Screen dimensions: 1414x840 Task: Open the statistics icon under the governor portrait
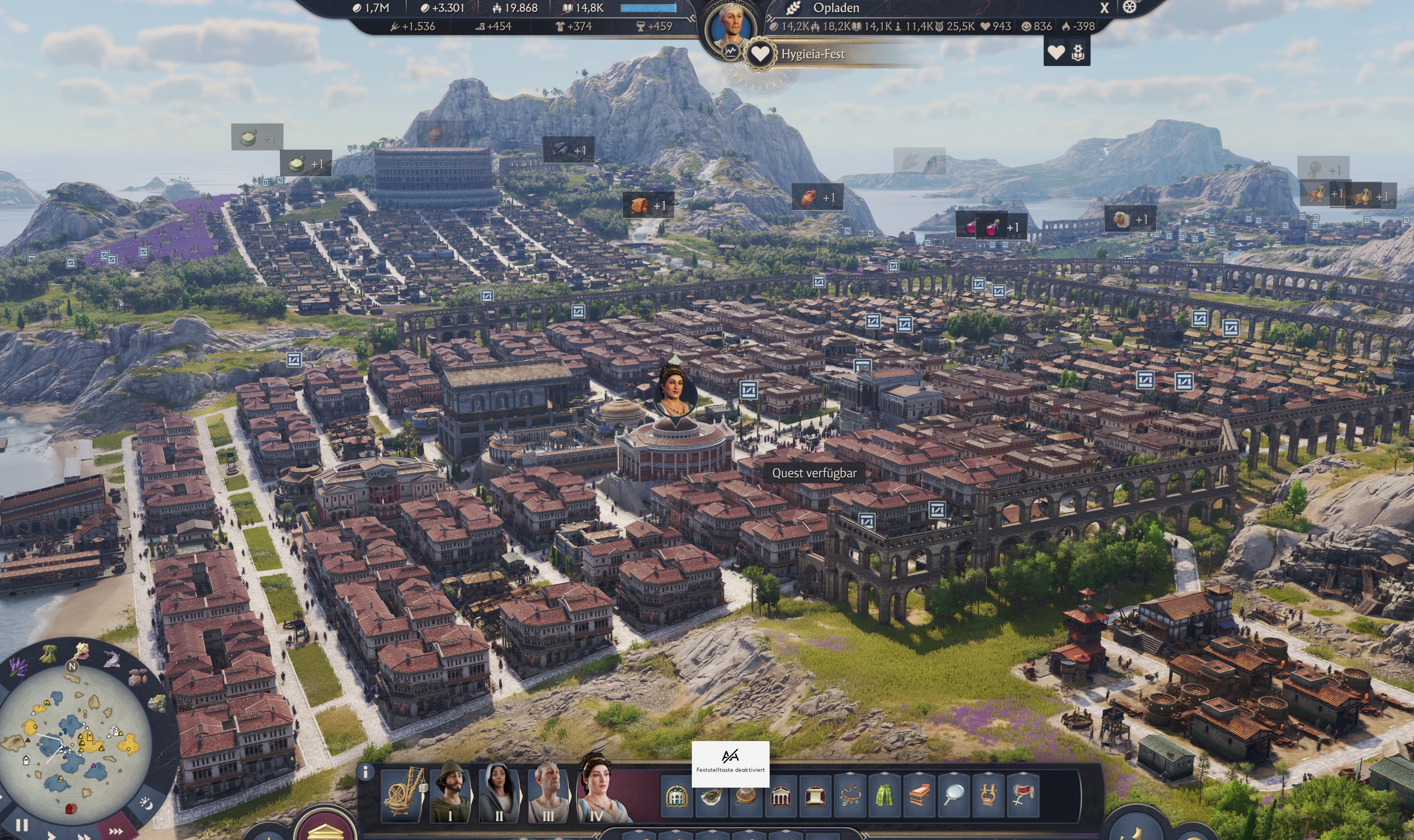(x=730, y=52)
